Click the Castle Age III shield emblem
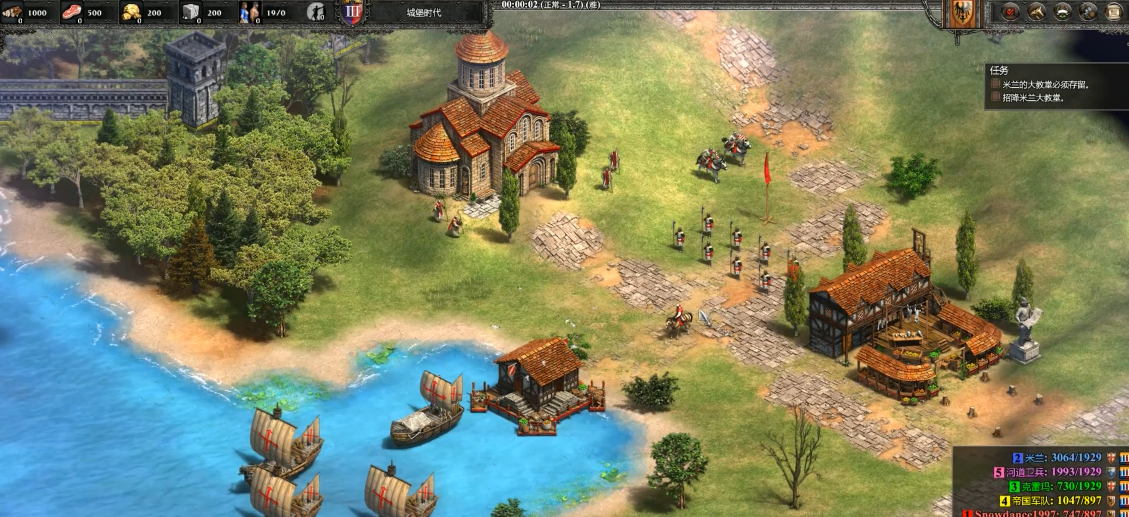The height and width of the screenshot is (517, 1129). point(351,13)
